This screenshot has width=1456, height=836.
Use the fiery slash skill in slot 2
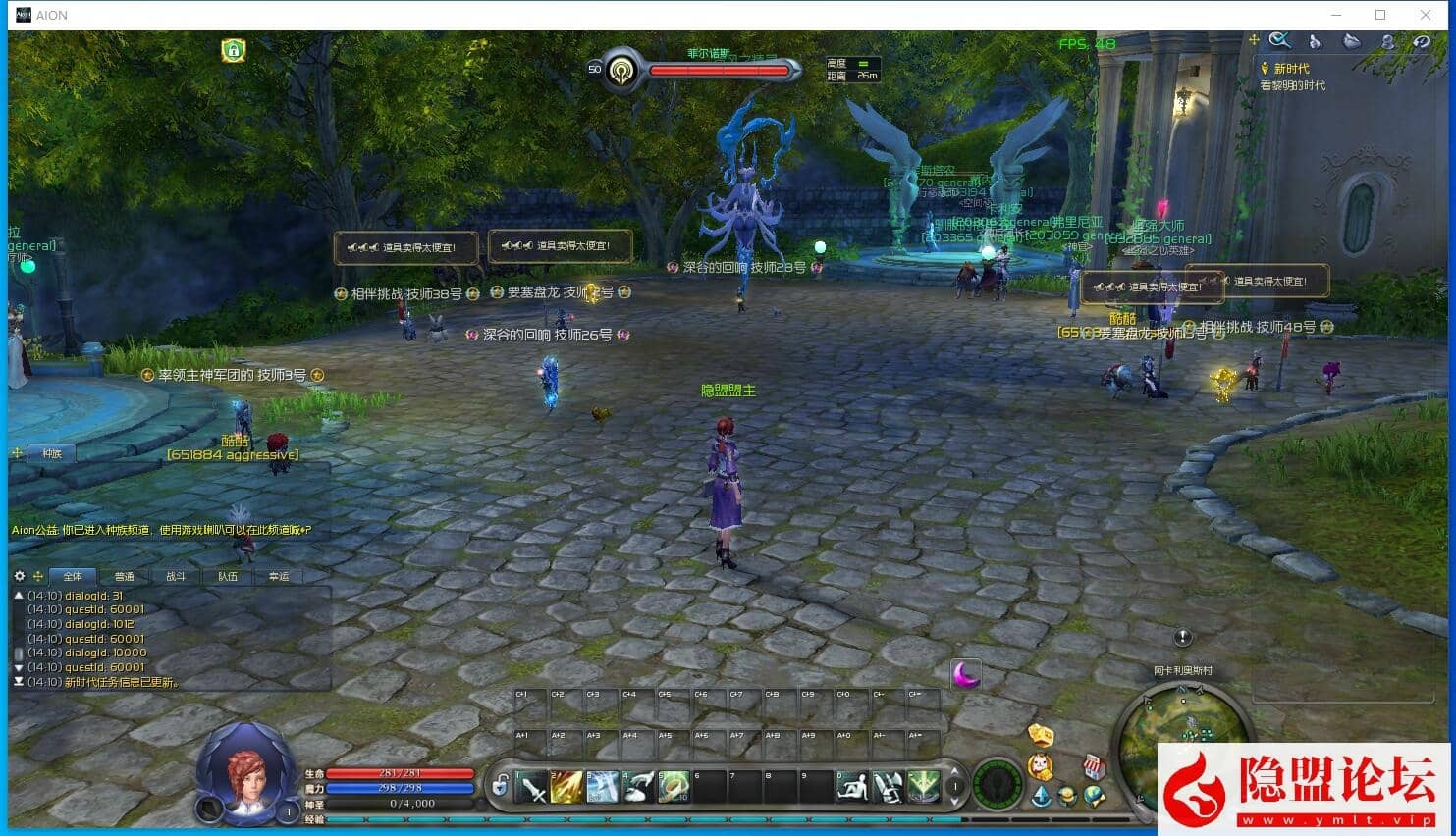[567, 787]
